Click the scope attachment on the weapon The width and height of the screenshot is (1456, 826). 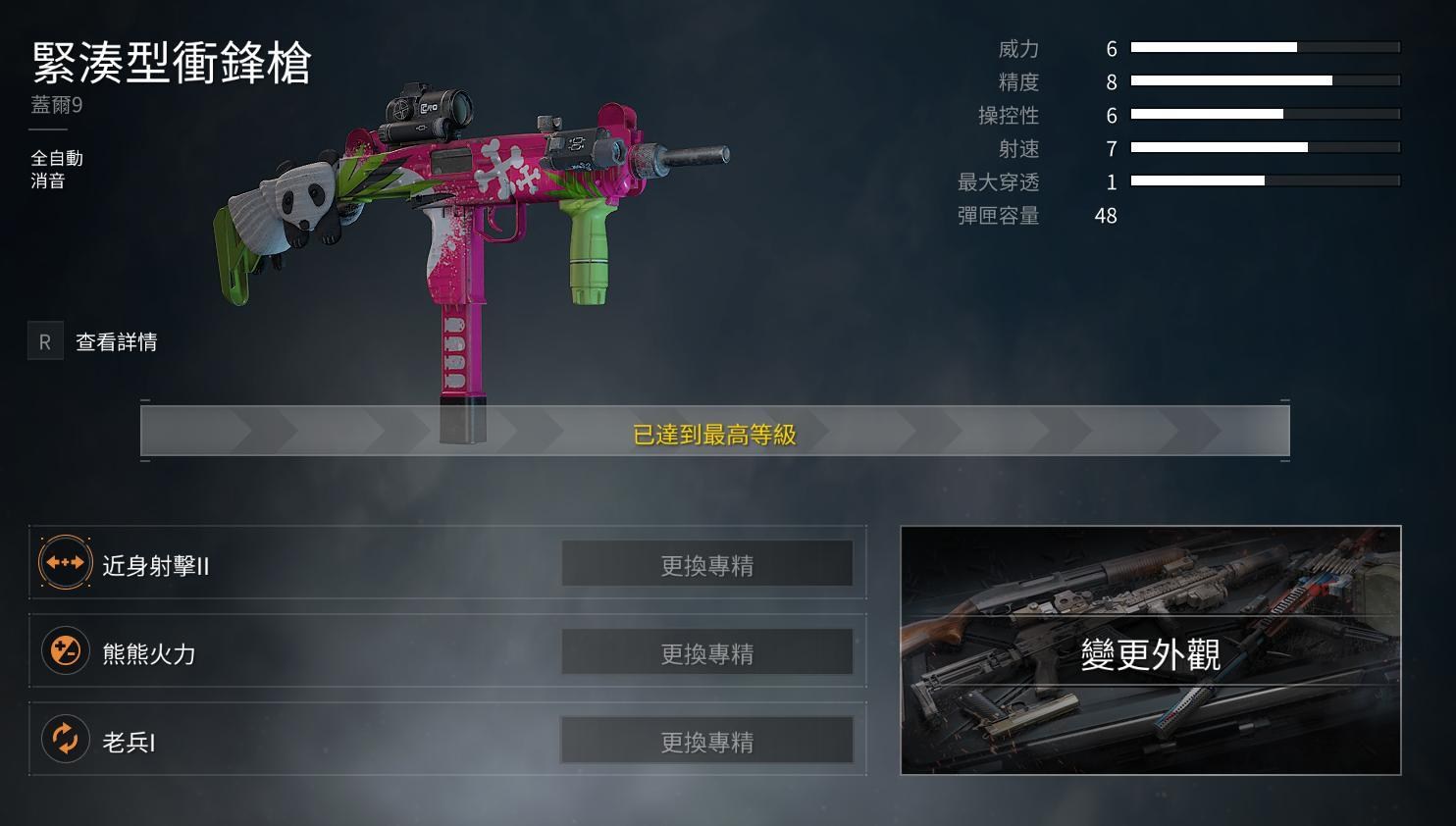427,106
